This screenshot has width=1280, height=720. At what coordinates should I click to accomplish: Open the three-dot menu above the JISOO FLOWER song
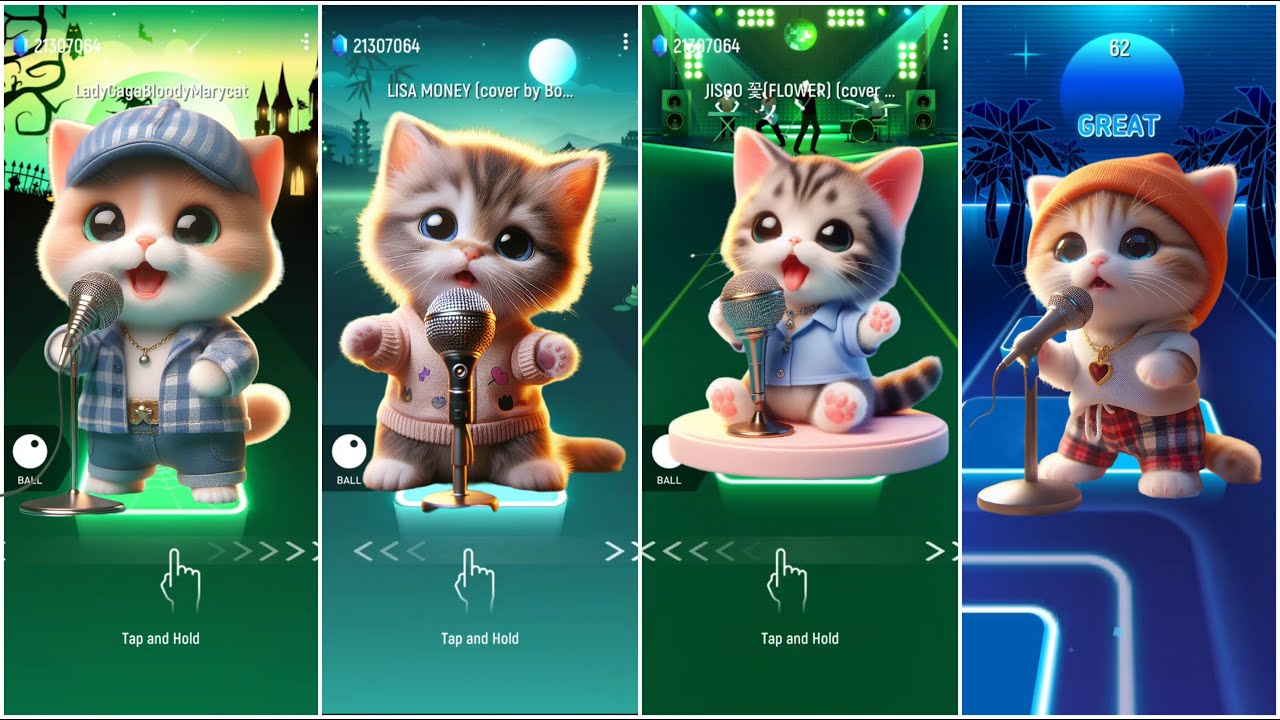click(945, 42)
